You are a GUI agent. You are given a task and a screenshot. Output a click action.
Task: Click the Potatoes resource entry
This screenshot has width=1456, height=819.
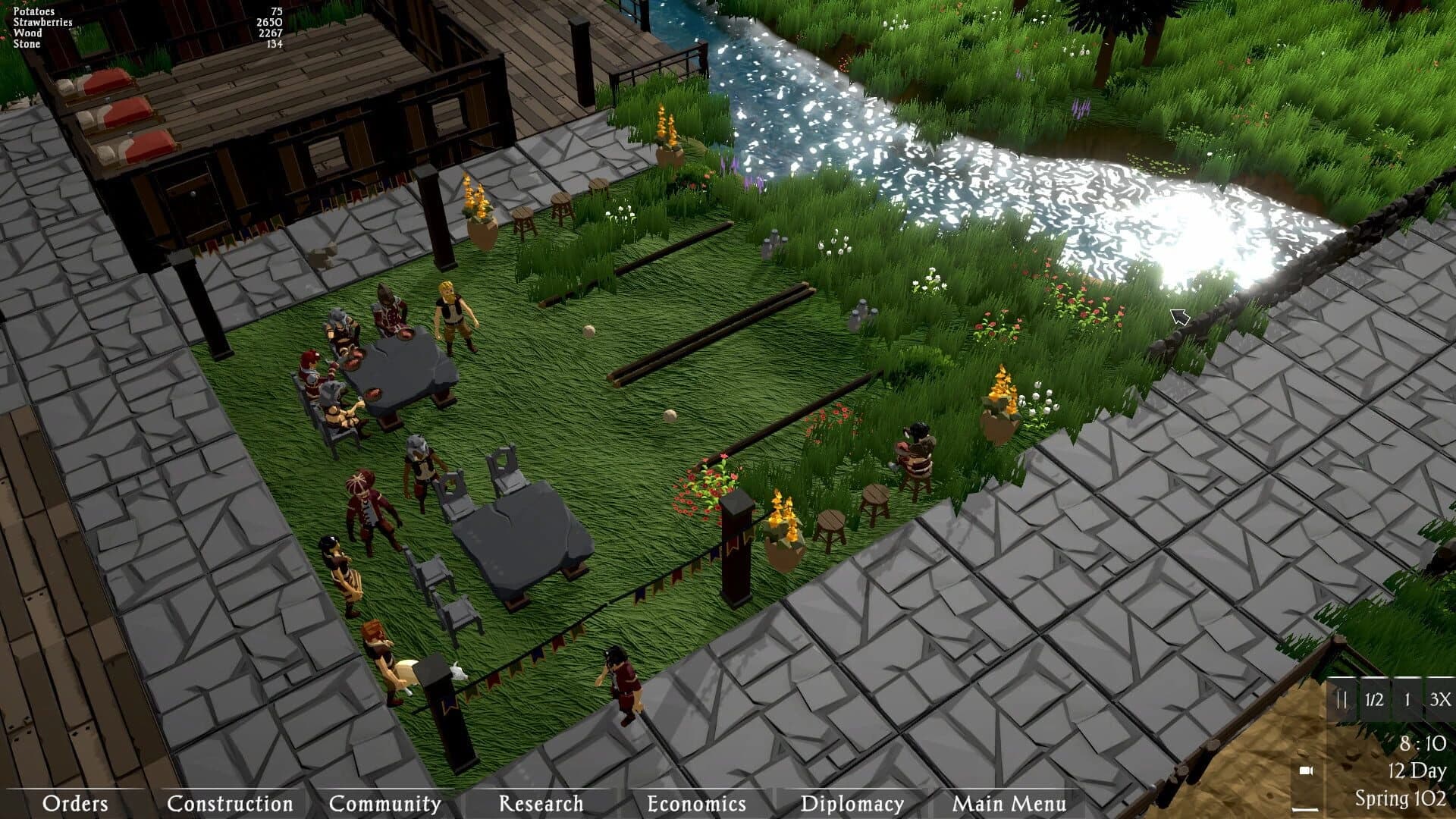[x=33, y=11]
